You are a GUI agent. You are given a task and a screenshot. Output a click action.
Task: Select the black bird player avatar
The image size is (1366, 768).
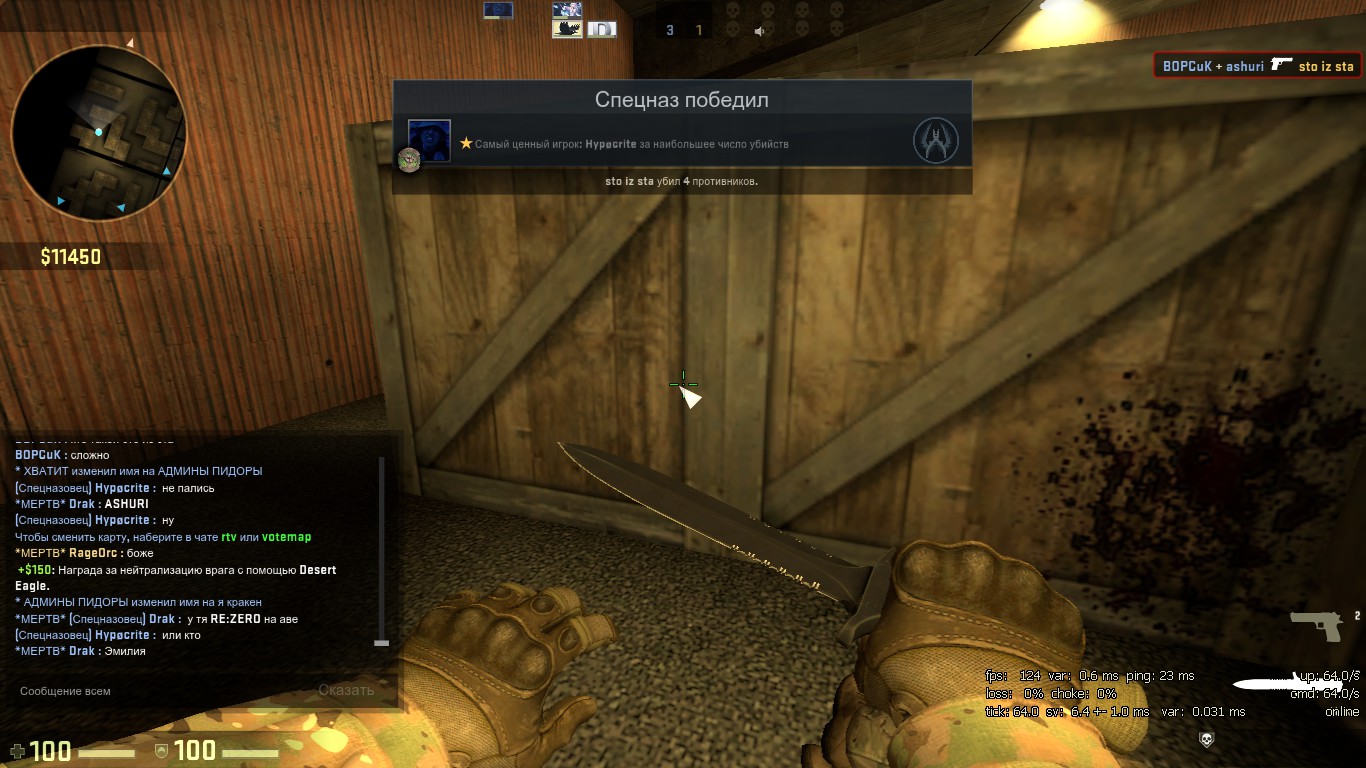(x=567, y=29)
